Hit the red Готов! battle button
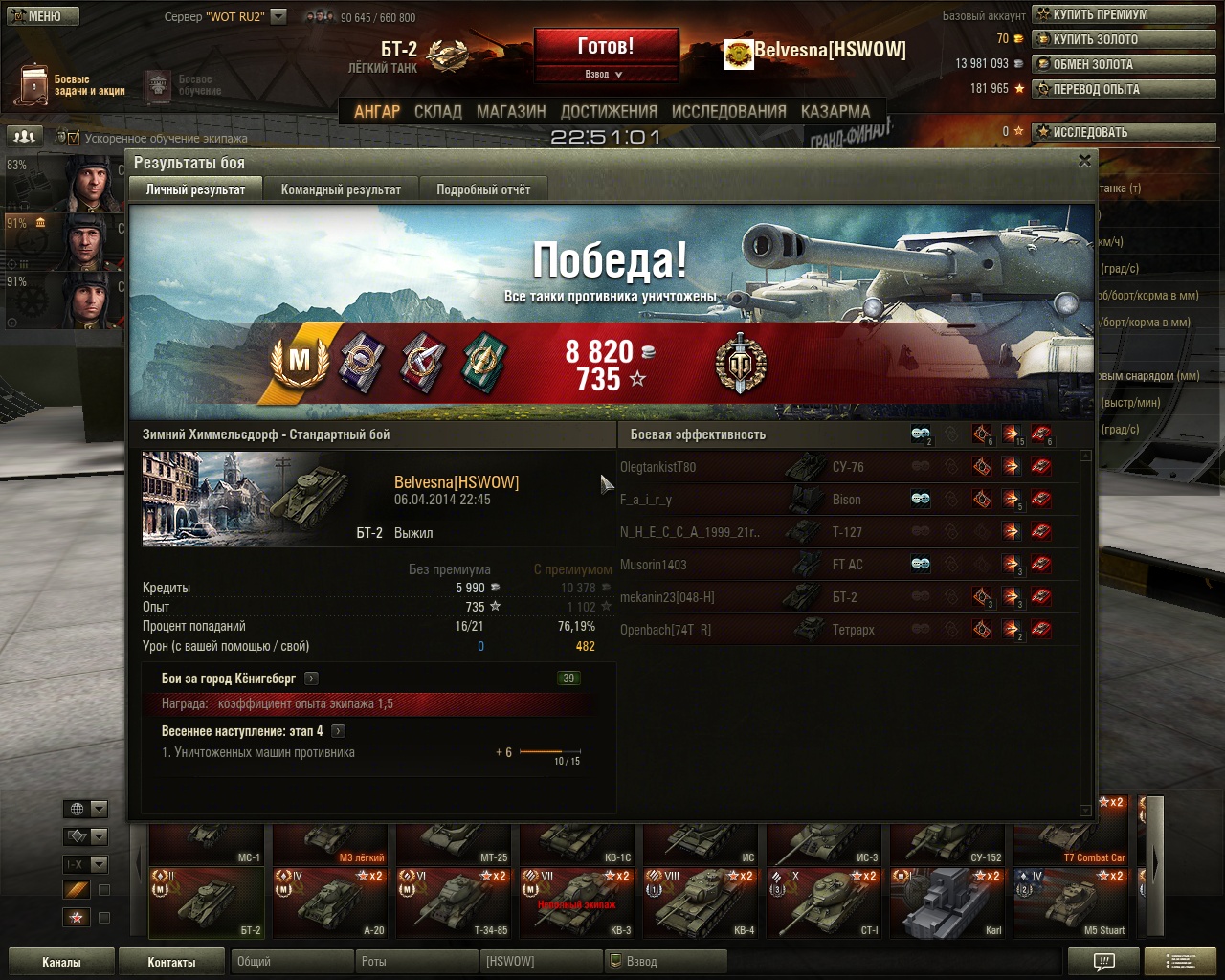Viewport: 1225px width, 980px height. 606,46
